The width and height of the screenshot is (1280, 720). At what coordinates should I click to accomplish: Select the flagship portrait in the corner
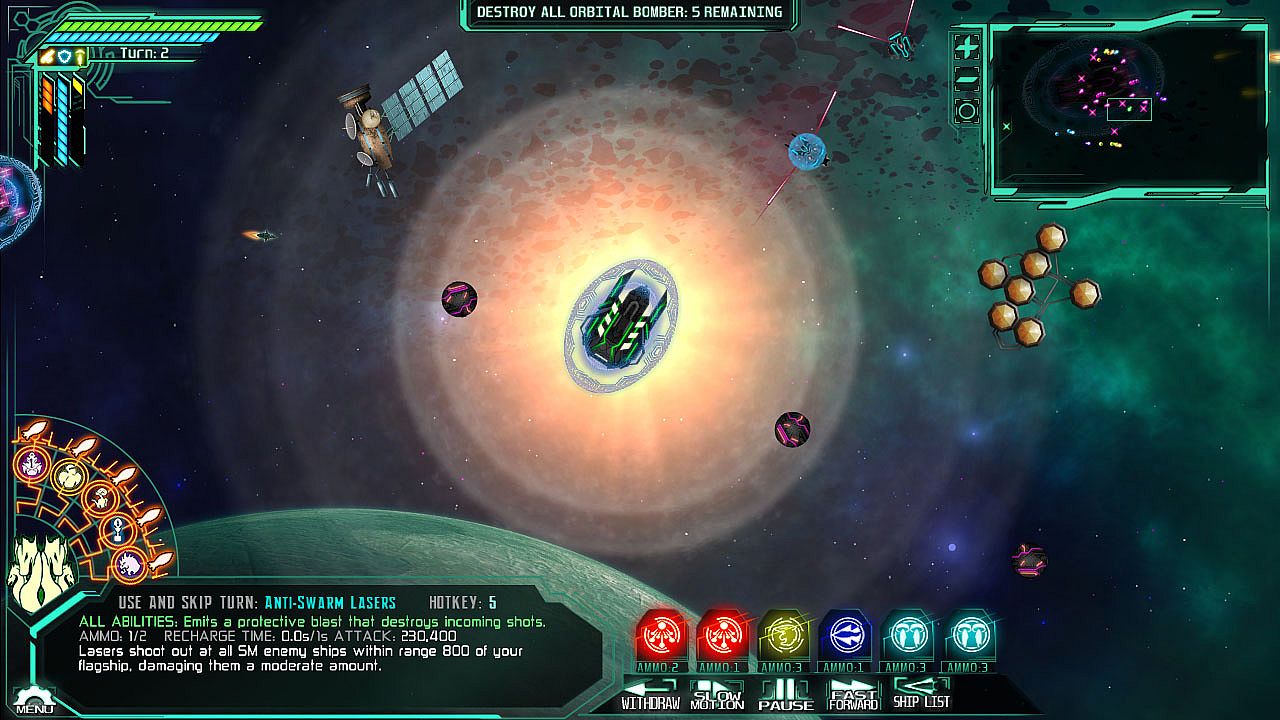42,570
